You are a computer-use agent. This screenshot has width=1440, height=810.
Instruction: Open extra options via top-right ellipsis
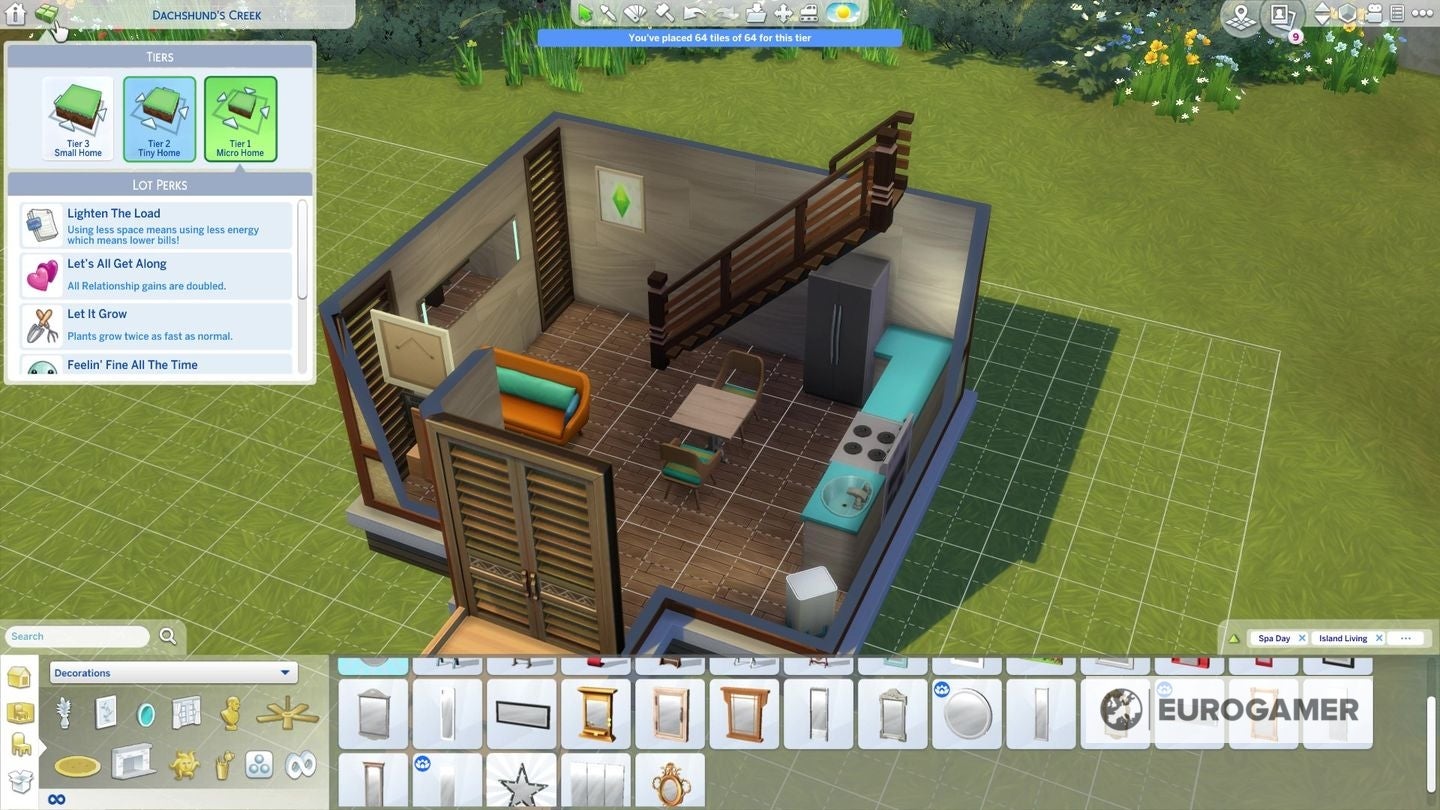(1421, 13)
